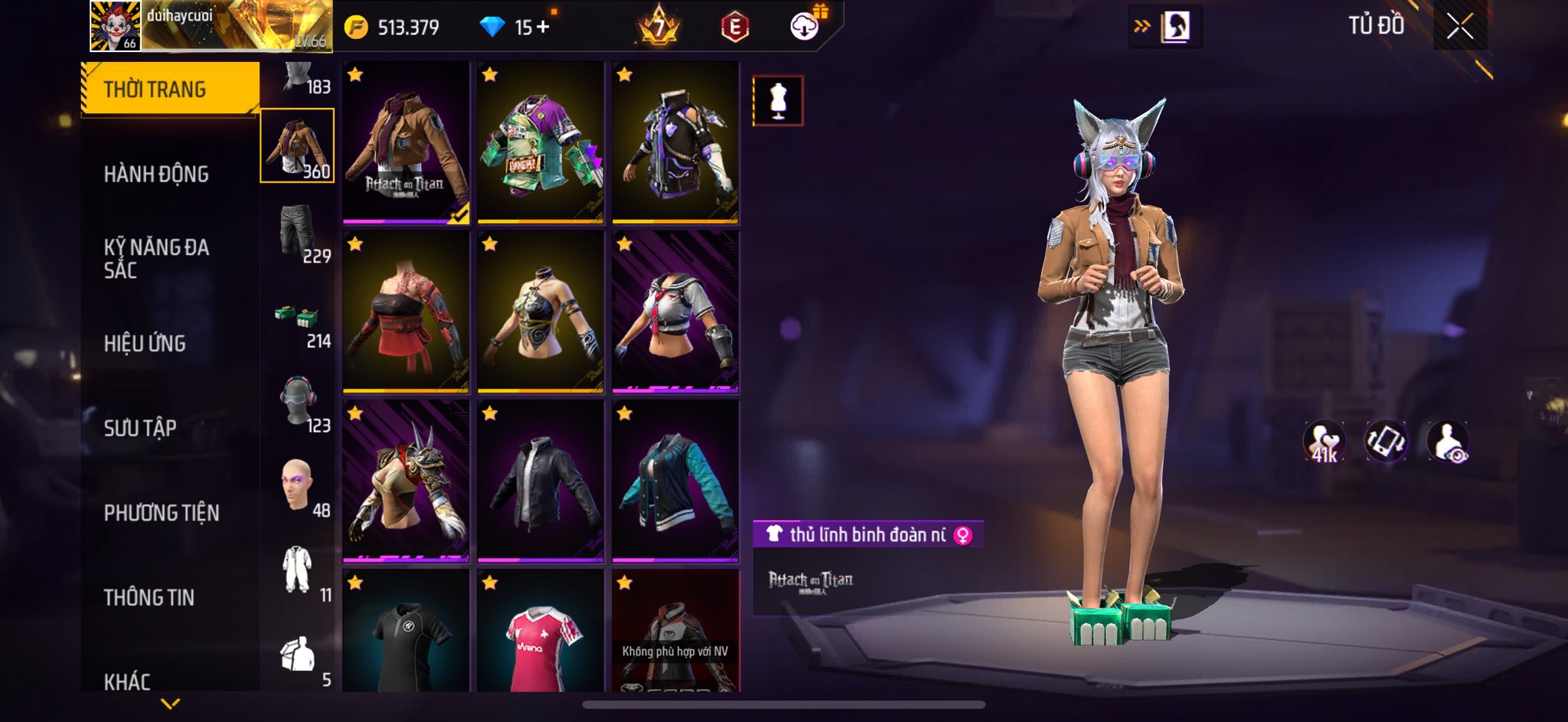This screenshot has width=1568, height=722.
Task: Pick the pink Arena jersey
Action: [x=541, y=632]
